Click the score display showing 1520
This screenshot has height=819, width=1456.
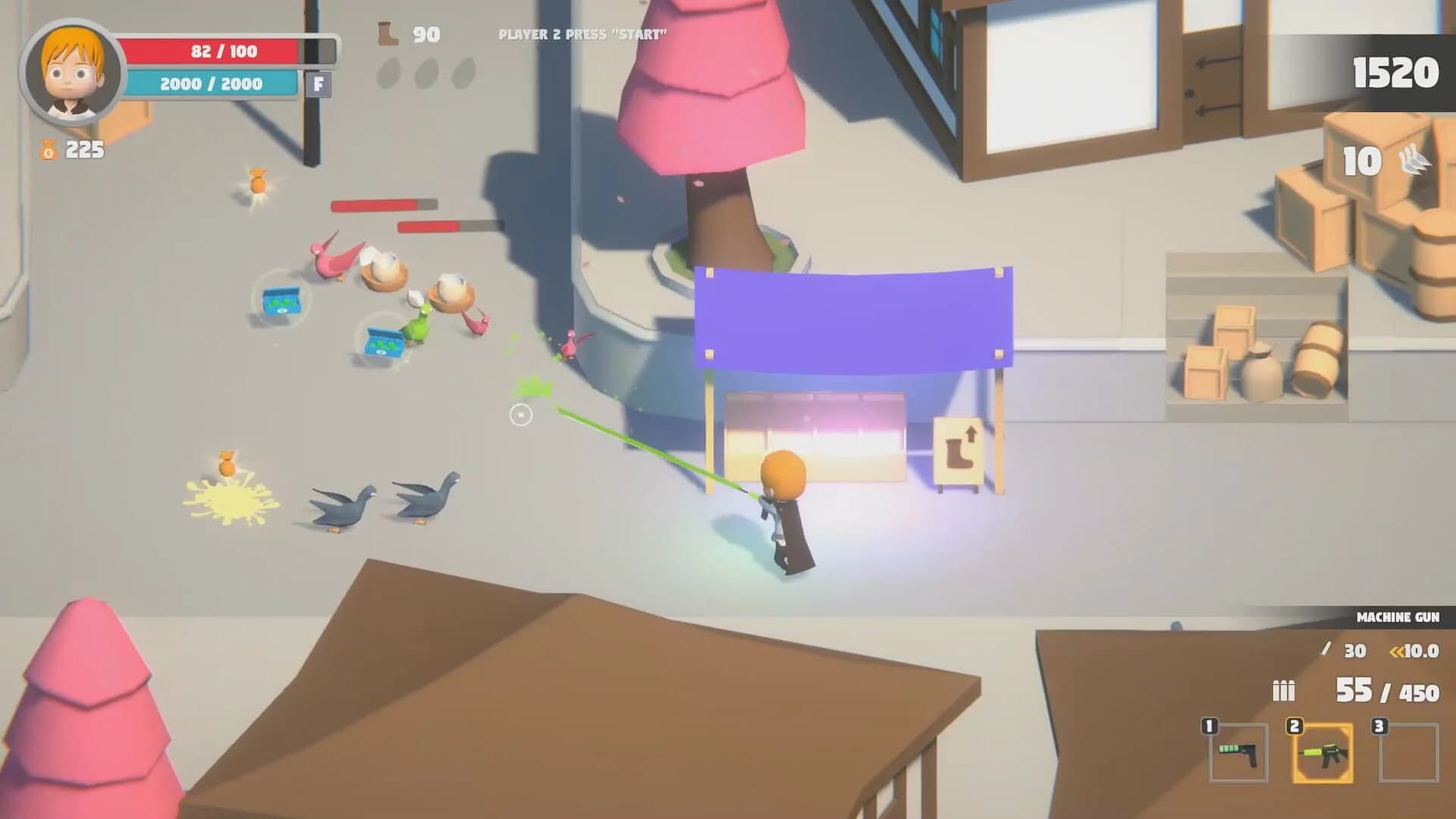(1398, 73)
